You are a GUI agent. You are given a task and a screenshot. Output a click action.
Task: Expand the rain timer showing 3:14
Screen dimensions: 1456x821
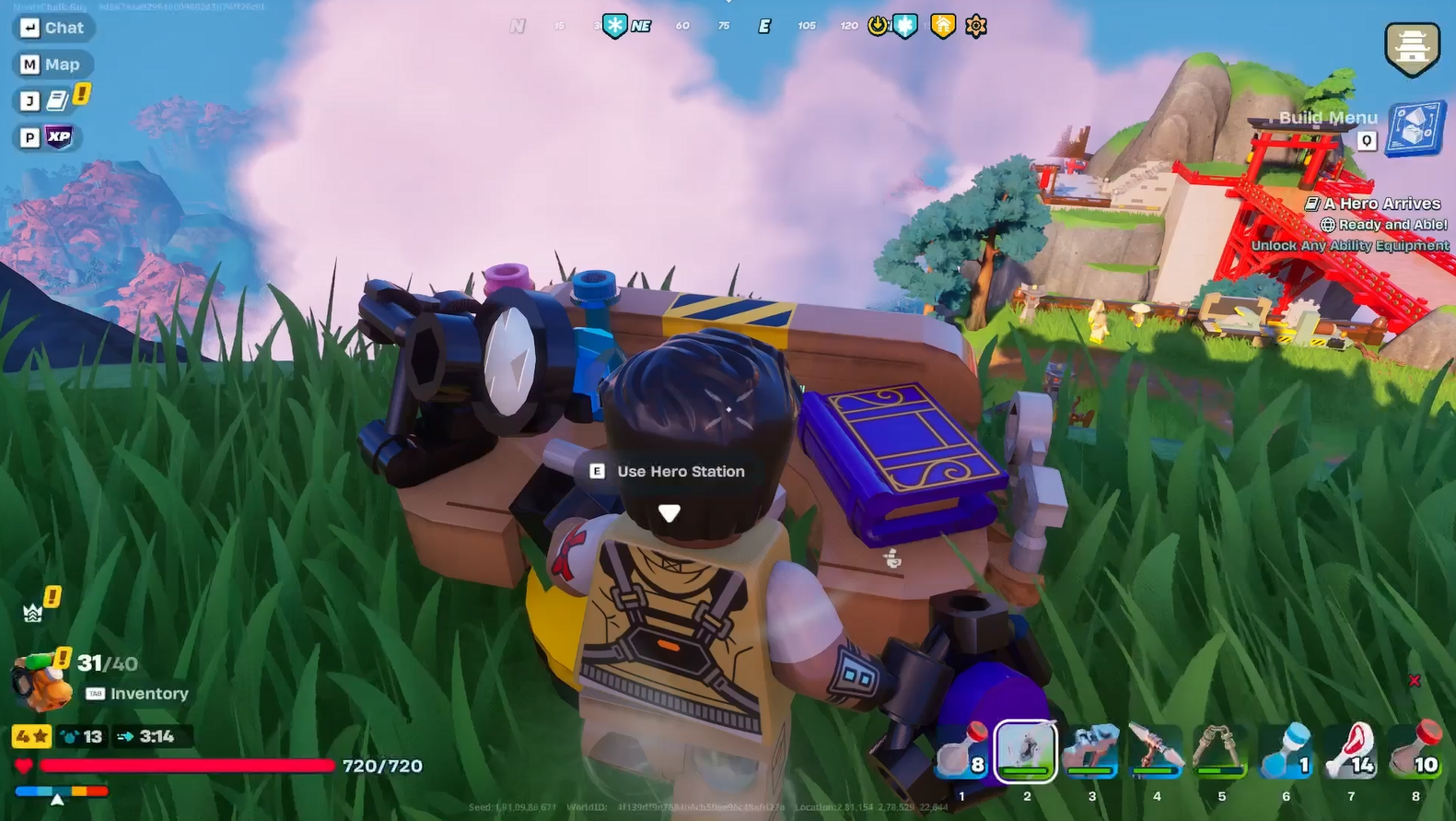[153, 737]
